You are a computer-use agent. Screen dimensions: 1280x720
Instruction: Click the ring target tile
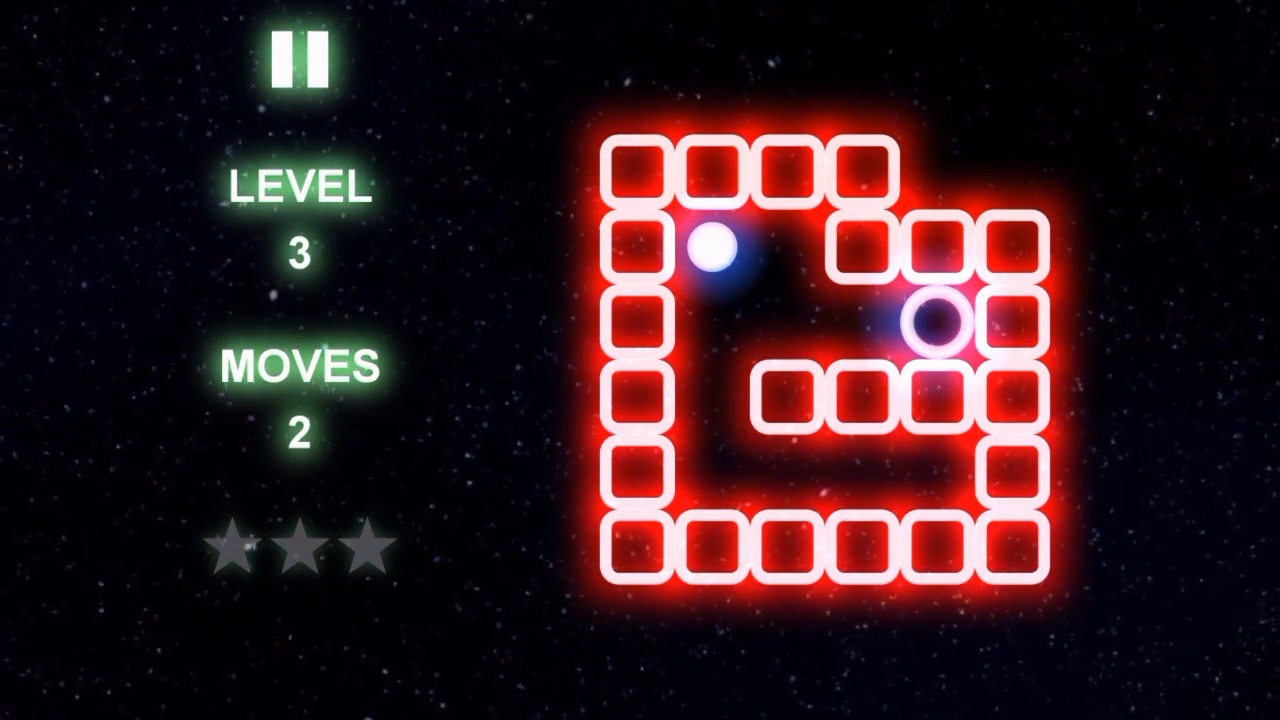(x=937, y=320)
